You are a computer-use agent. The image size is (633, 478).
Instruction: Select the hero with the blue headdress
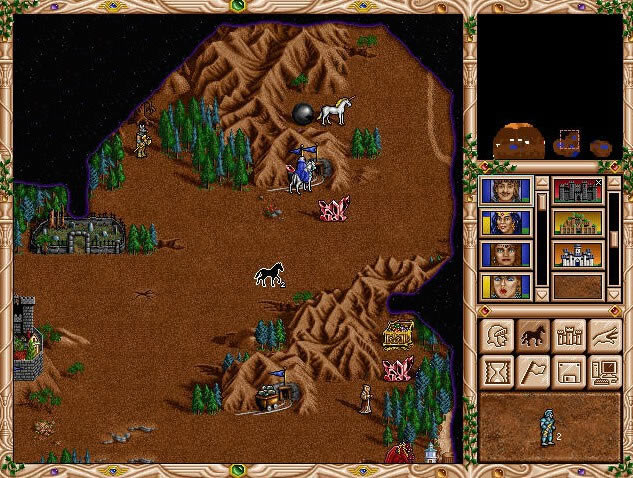[506, 223]
